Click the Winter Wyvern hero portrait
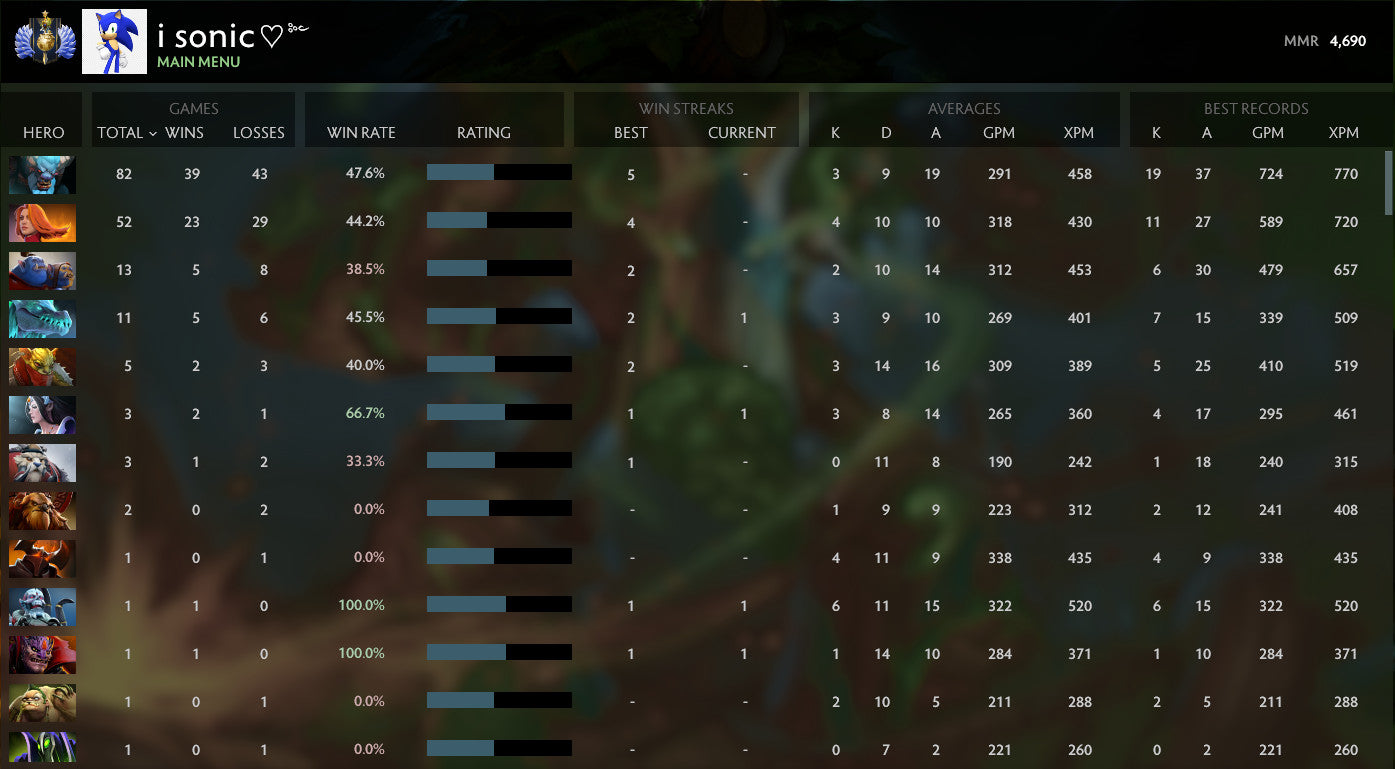This screenshot has height=769, width=1395. [42, 318]
